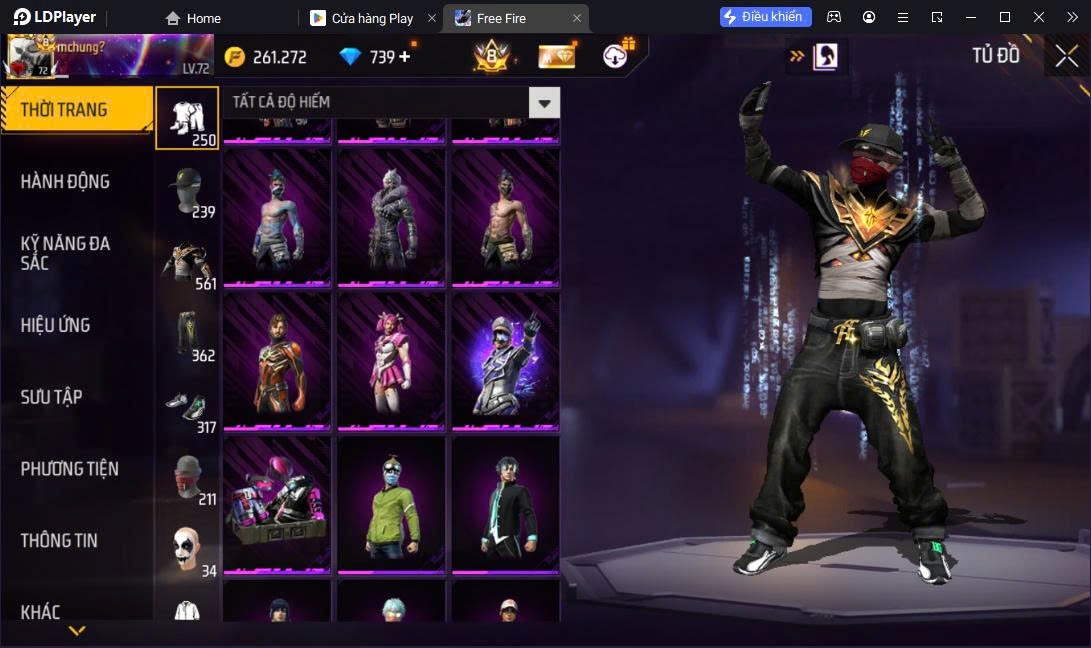
Task: Pick the face mask subcategory showing 211
Action: [x=187, y=478]
